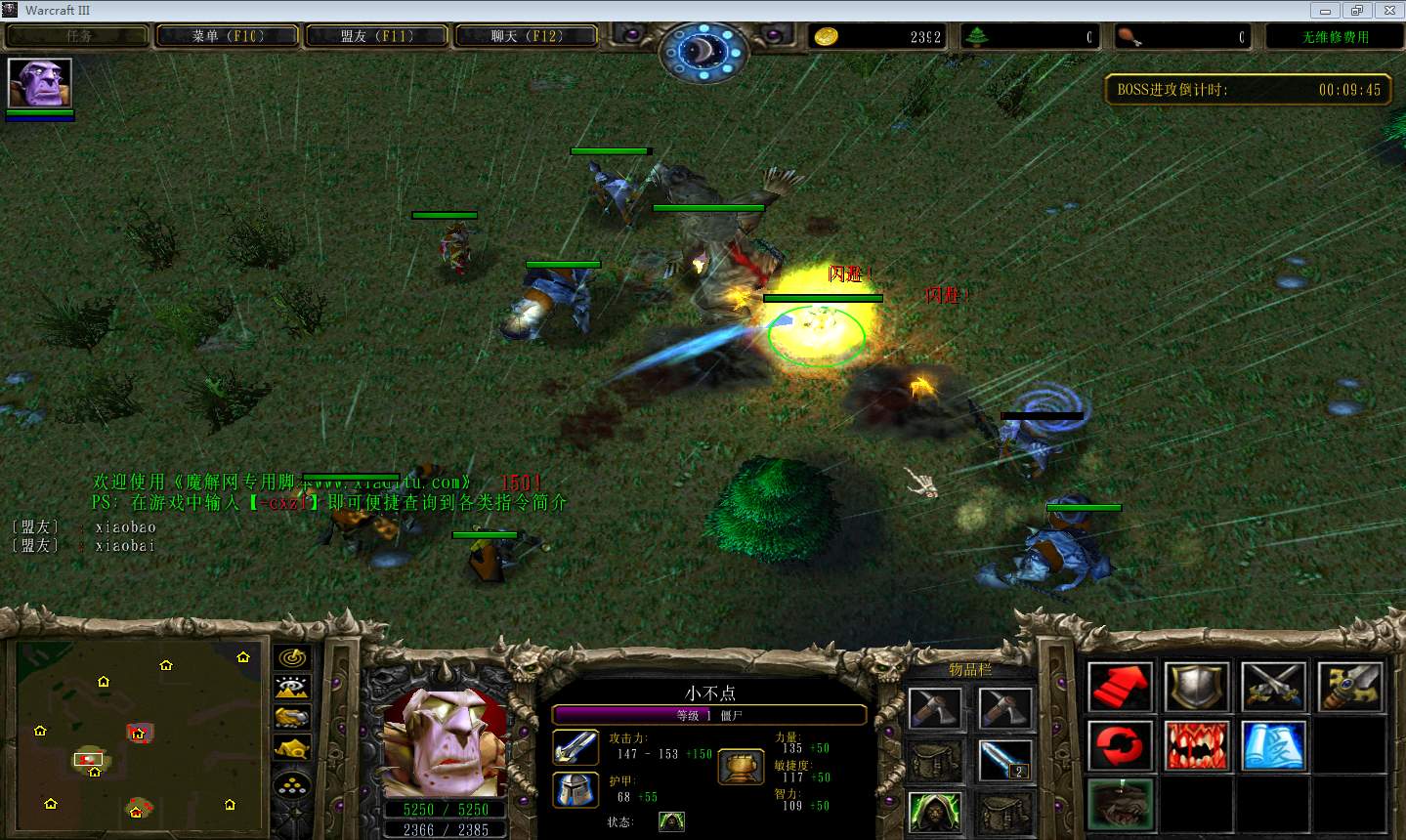This screenshot has height=840, width=1406.
Task: Activate the red circular arrows command
Action: [1120, 746]
